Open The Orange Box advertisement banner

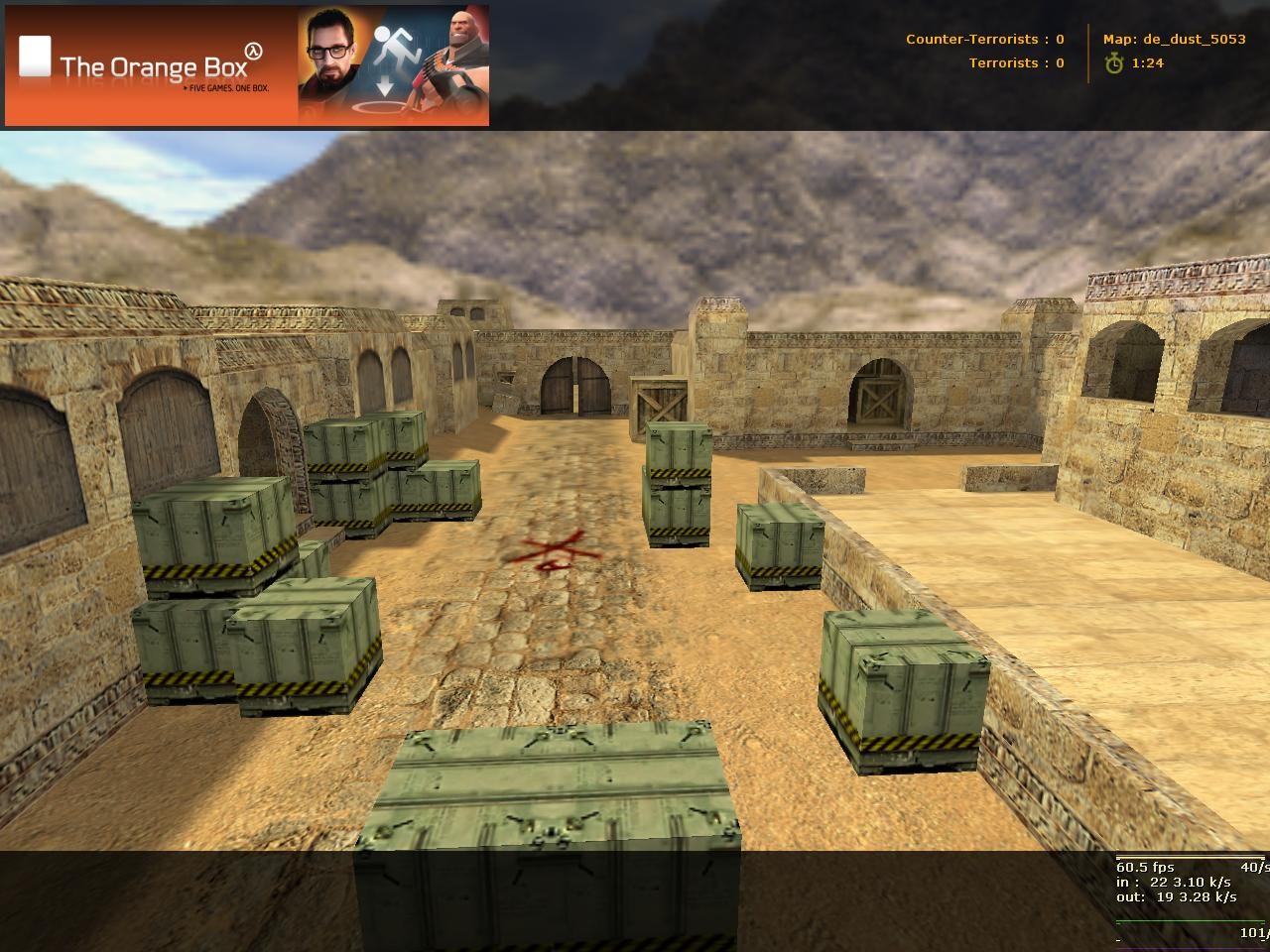246,65
